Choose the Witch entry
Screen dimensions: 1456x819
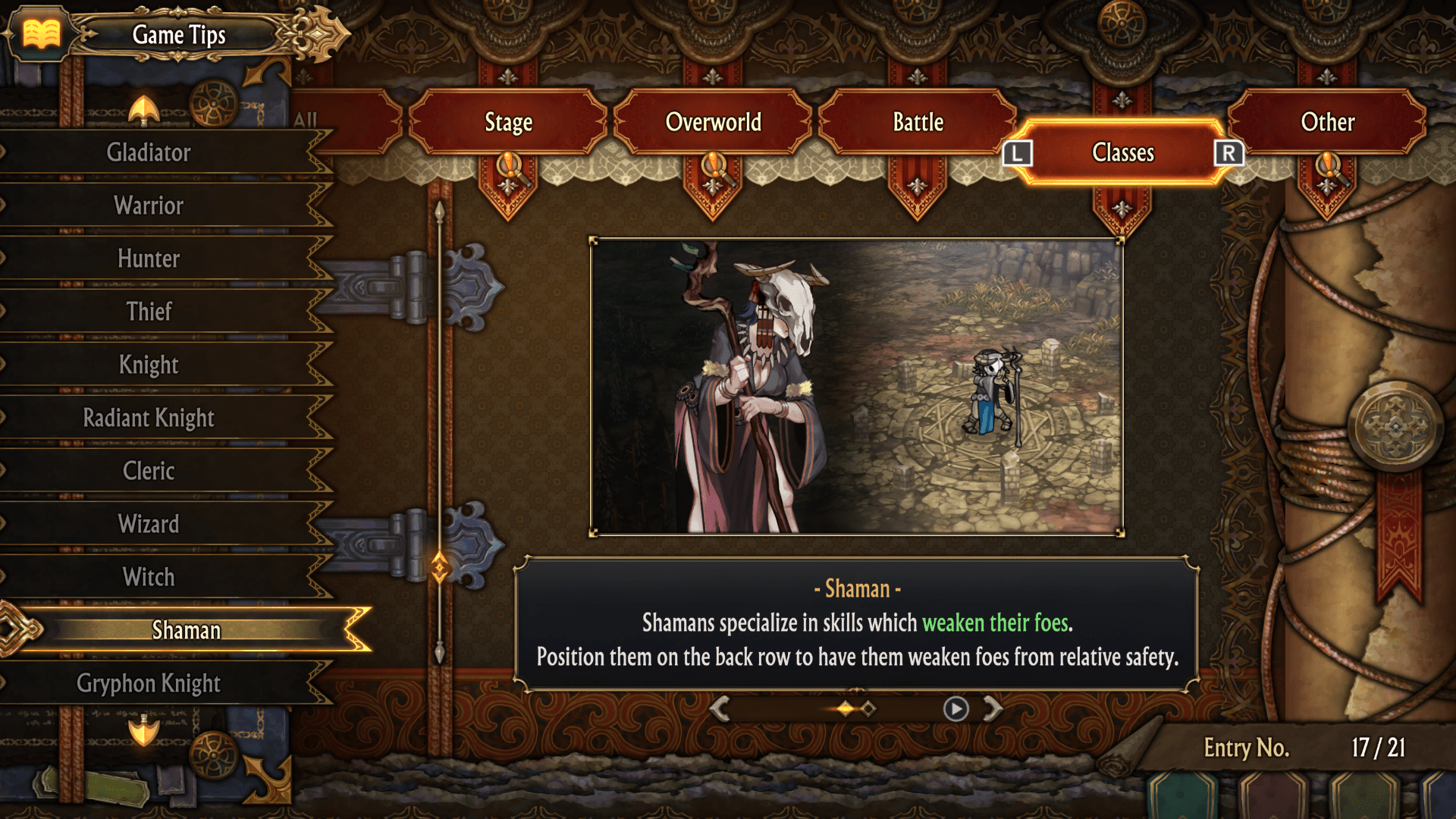(x=149, y=577)
